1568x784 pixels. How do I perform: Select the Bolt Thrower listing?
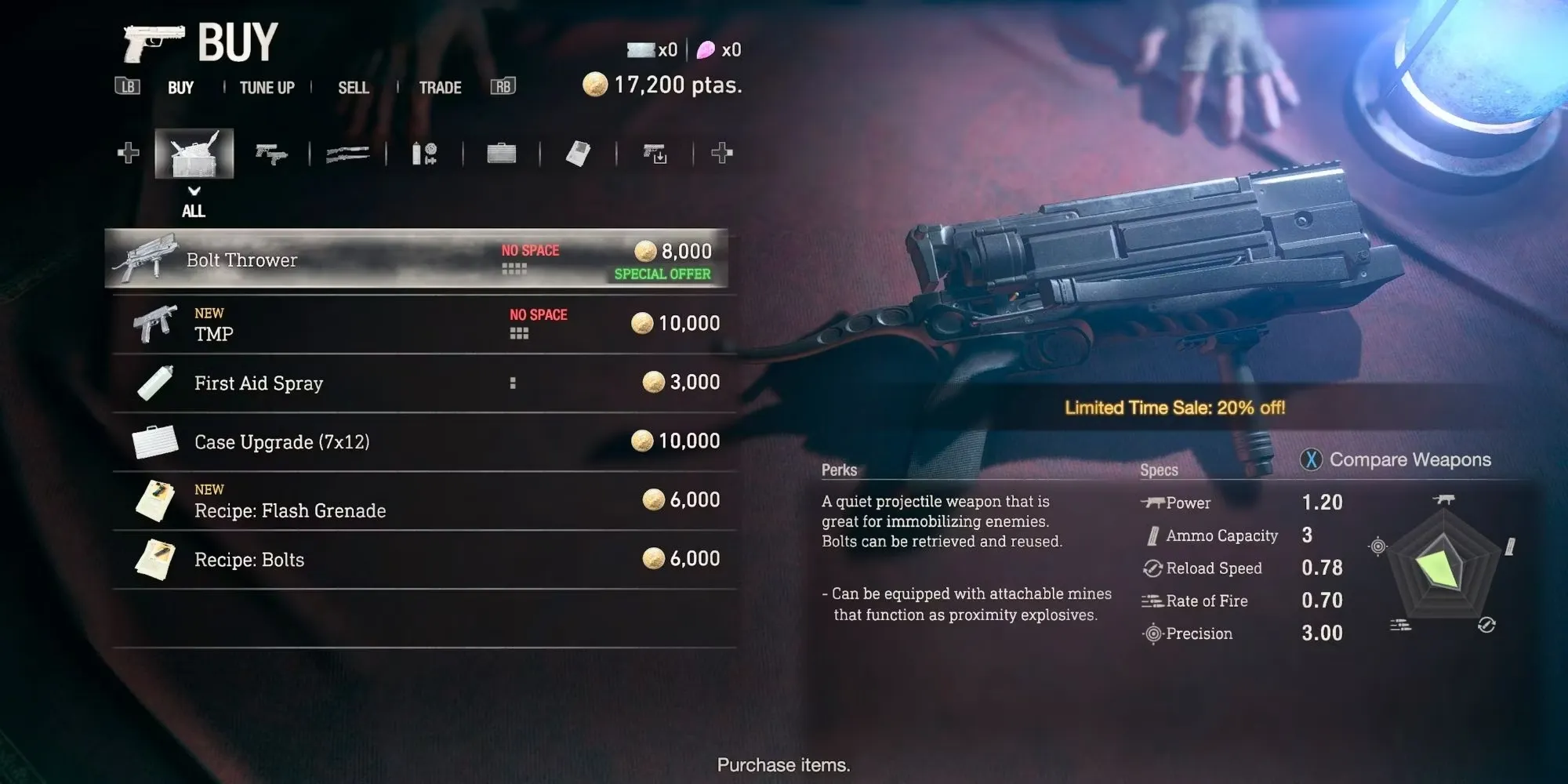tap(416, 260)
